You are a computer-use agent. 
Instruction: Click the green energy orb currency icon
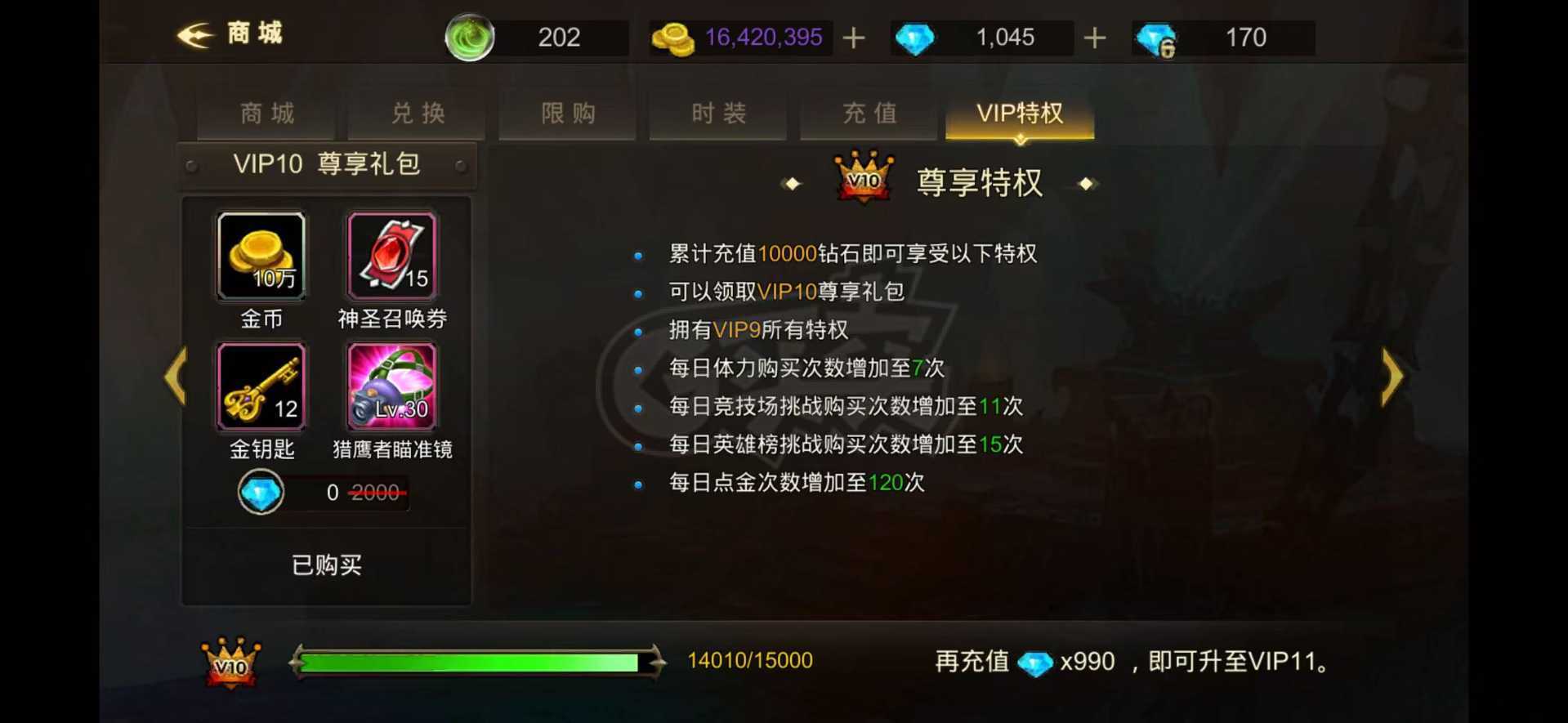click(471, 37)
